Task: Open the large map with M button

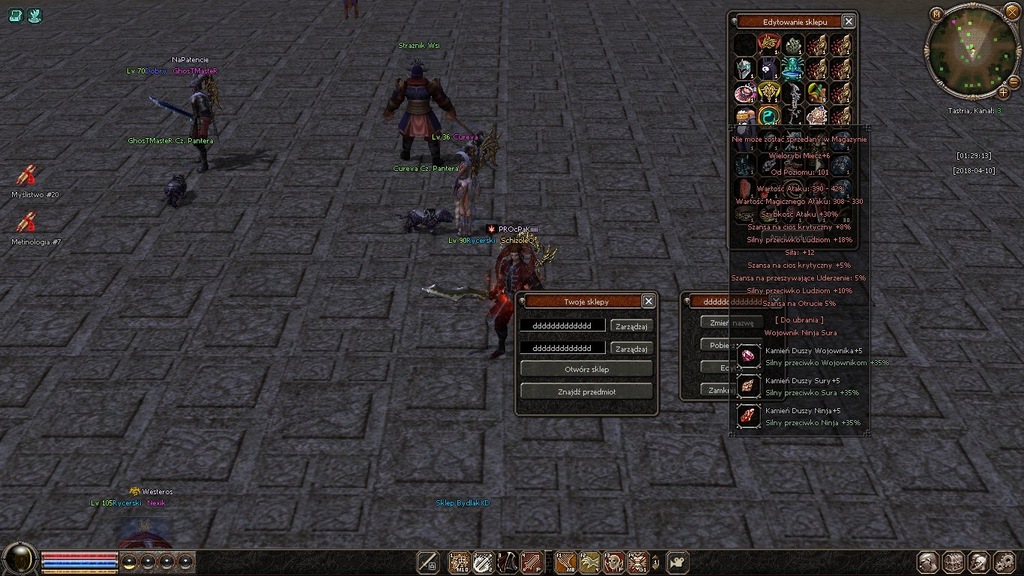Action: point(937,14)
